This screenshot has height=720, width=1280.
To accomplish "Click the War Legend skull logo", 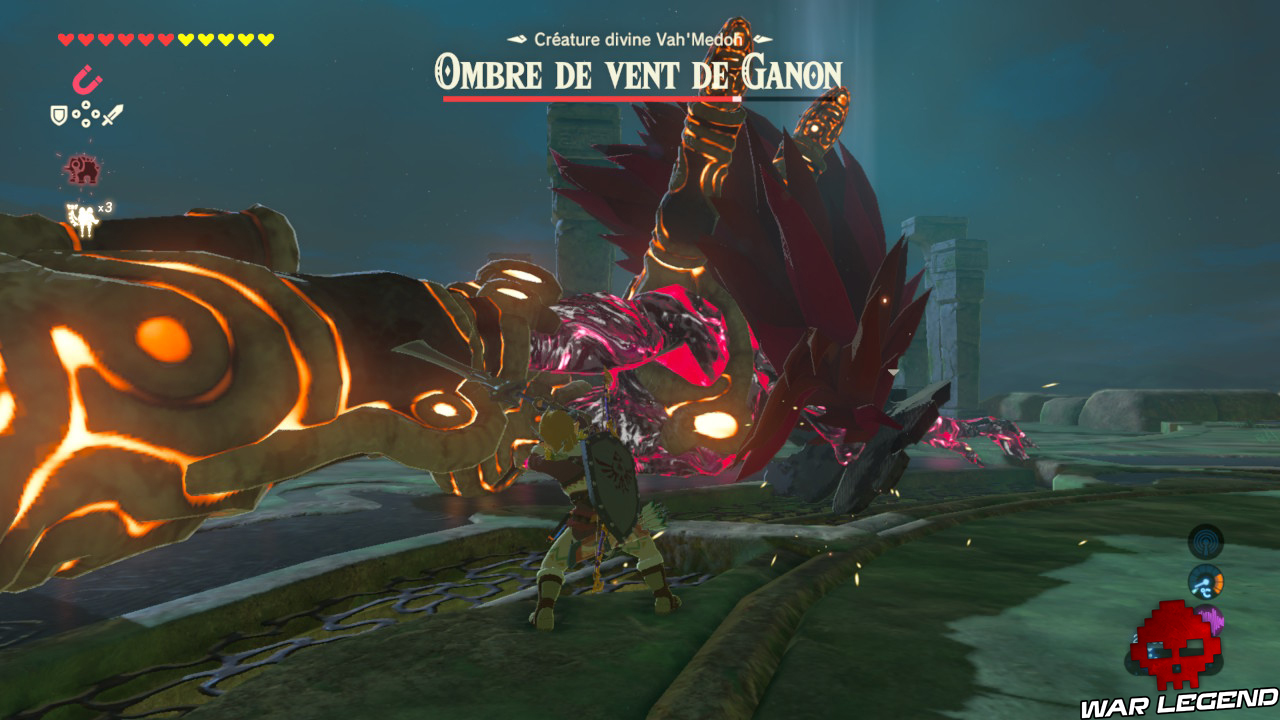I will pyautogui.click(x=1177, y=647).
